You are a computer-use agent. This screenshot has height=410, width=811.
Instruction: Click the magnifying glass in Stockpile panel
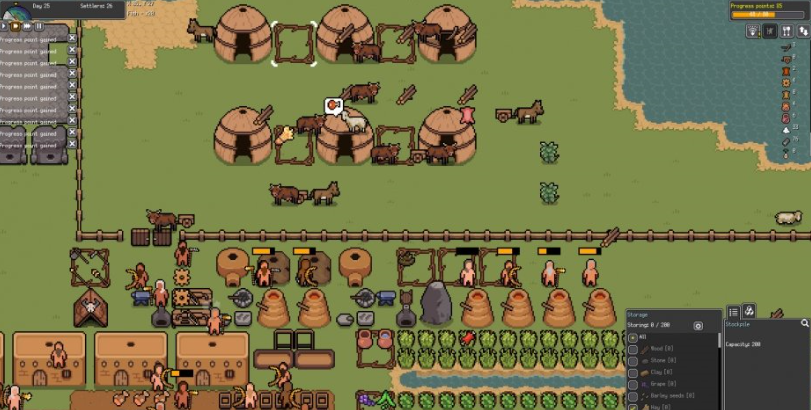[804, 324]
